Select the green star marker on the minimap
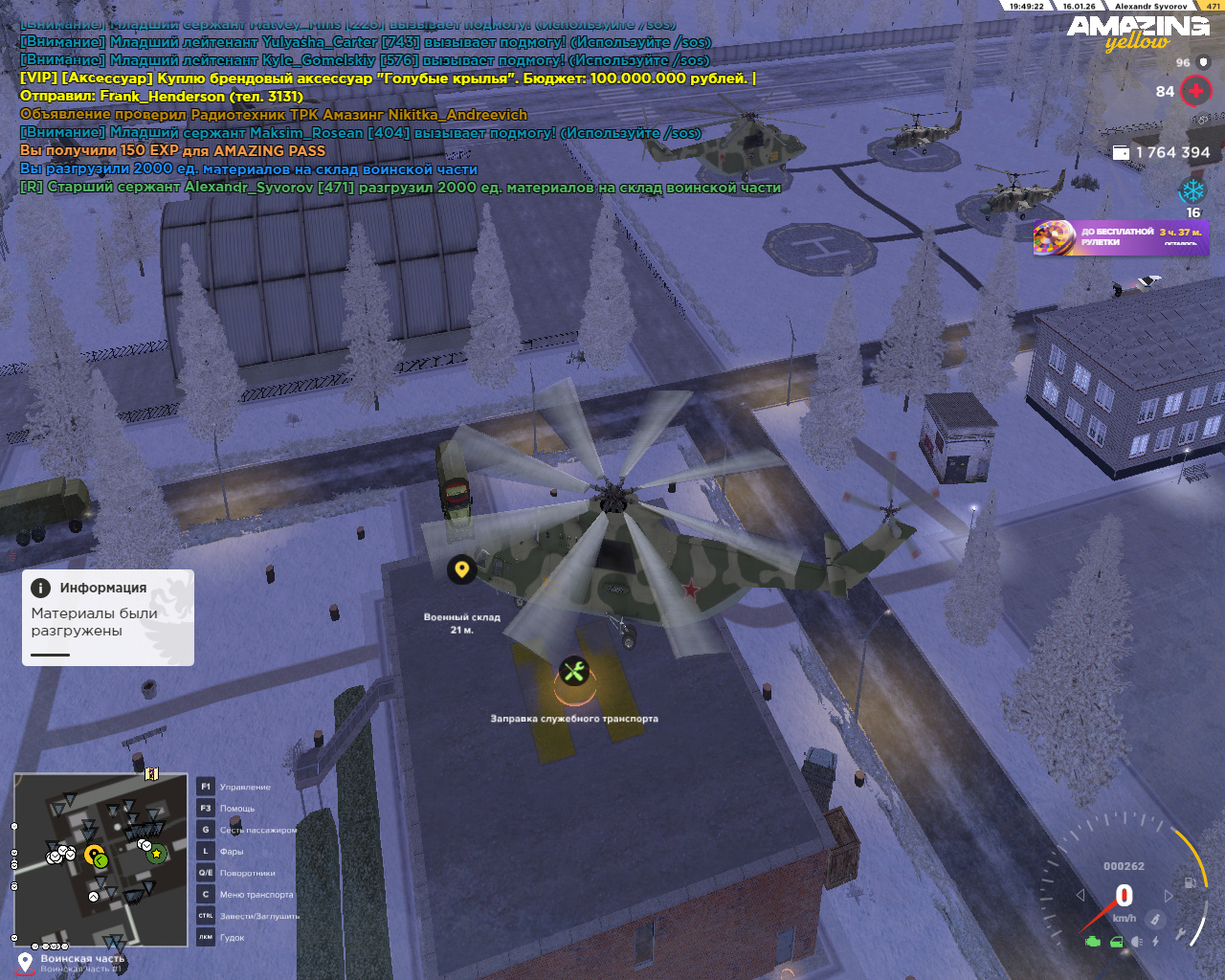 [x=156, y=854]
